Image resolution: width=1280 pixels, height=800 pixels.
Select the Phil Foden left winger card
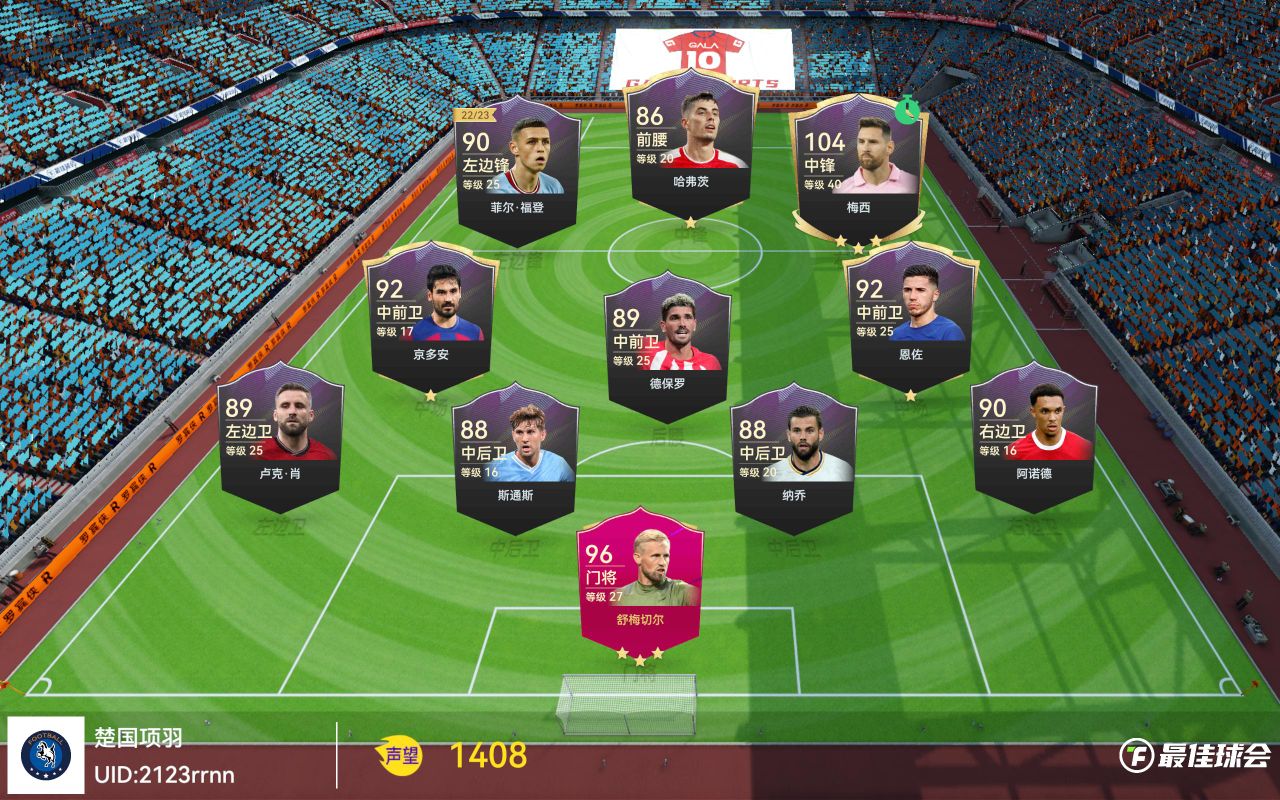[517, 170]
